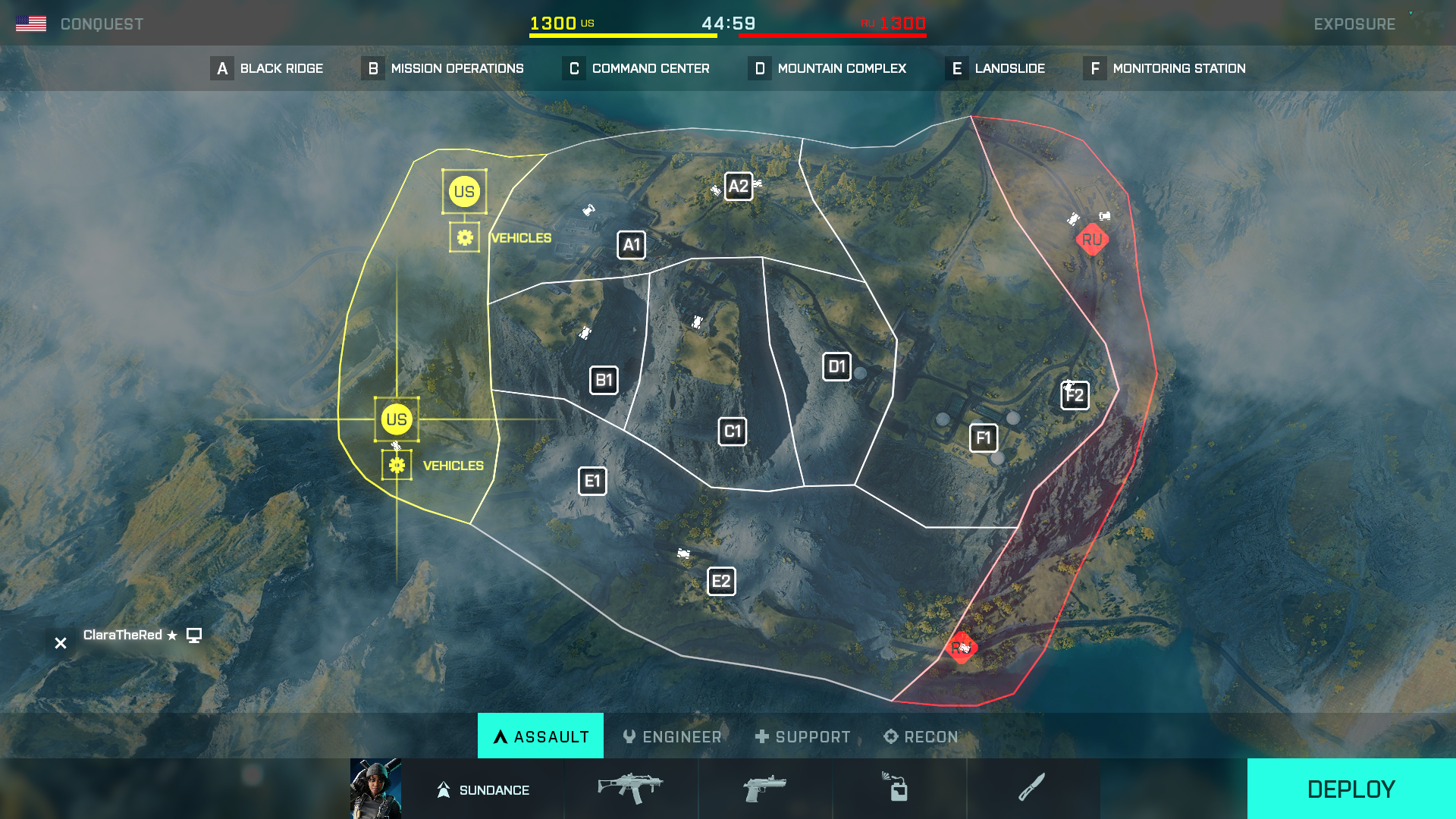Click the US flag icon next to Conquest
Viewport: 1456px width, 819px height.
pos(32,22)
